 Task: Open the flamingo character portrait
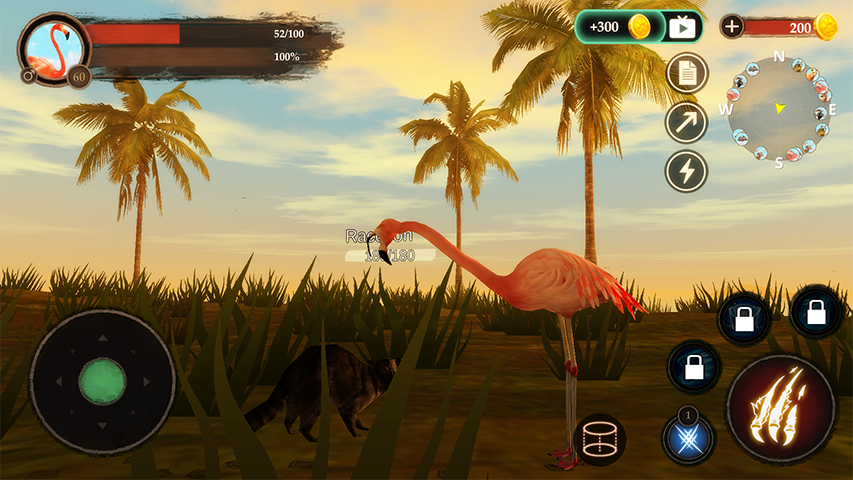(x=53, y=47)
